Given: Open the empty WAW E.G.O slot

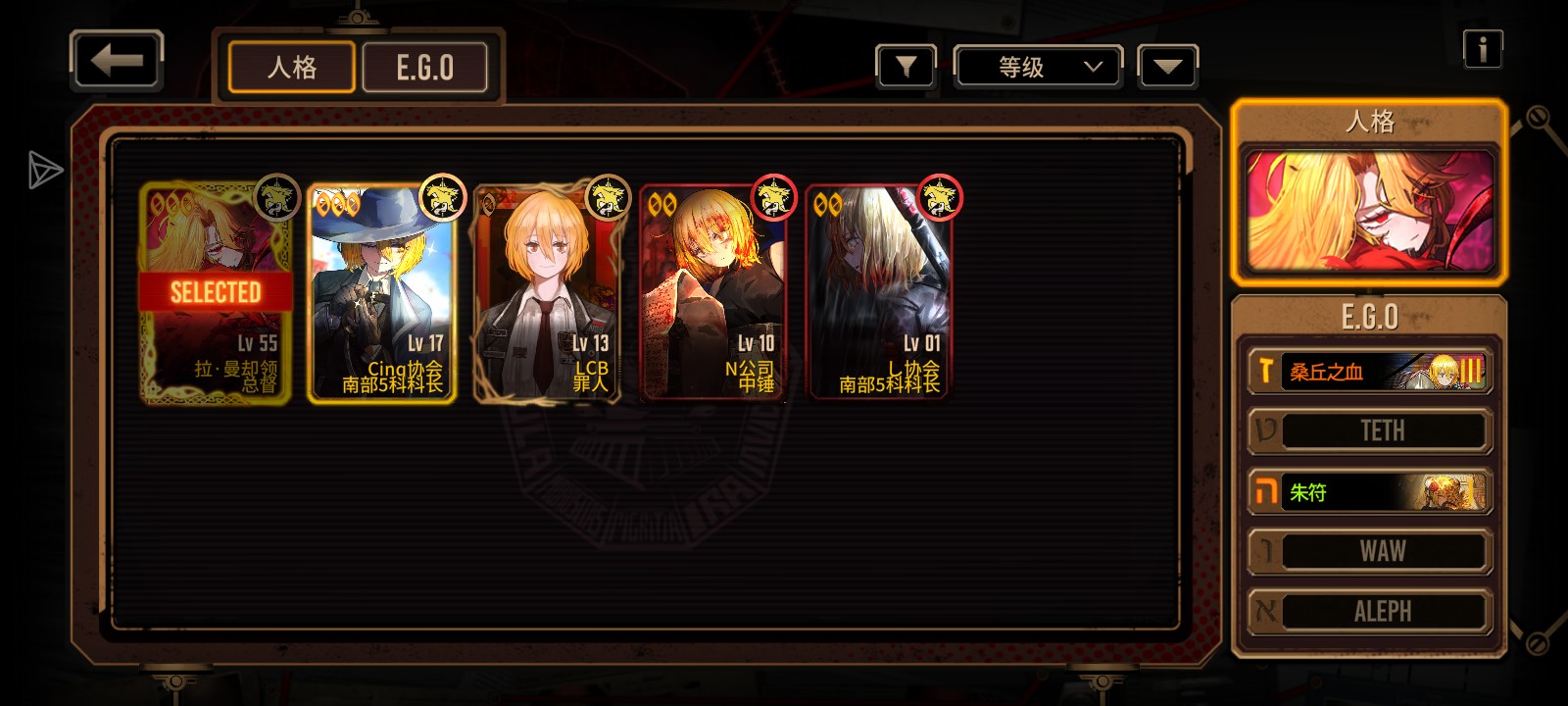Looking at the screenshot, I should tap(1369, 552).
